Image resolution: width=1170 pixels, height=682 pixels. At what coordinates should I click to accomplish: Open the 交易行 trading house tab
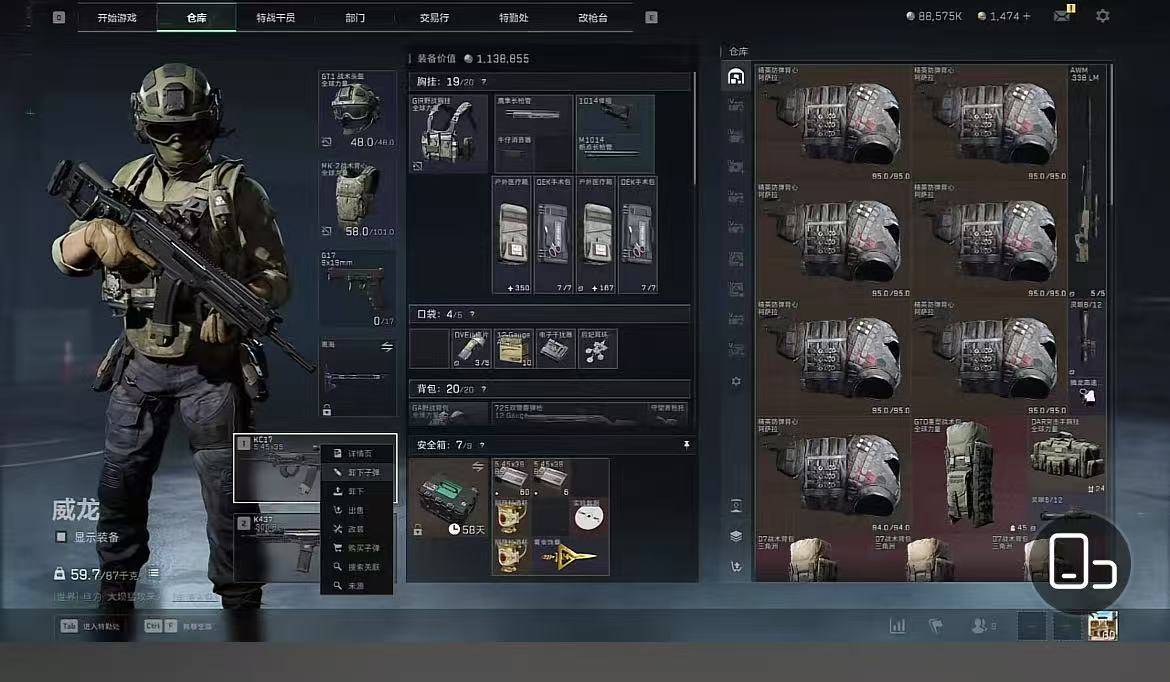pos(434,17)
